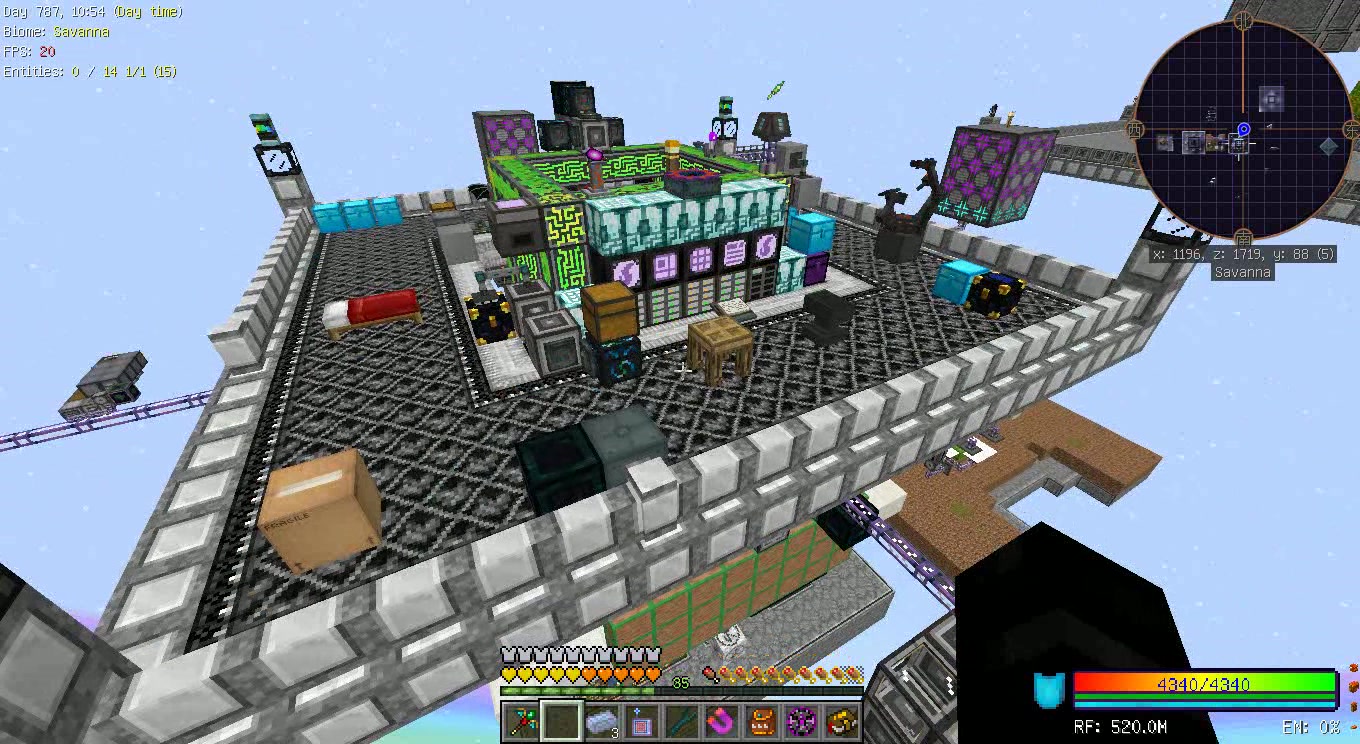1360x744 pixels.
Task: Select the empty second hotbar slot
Action: point(561,722)
